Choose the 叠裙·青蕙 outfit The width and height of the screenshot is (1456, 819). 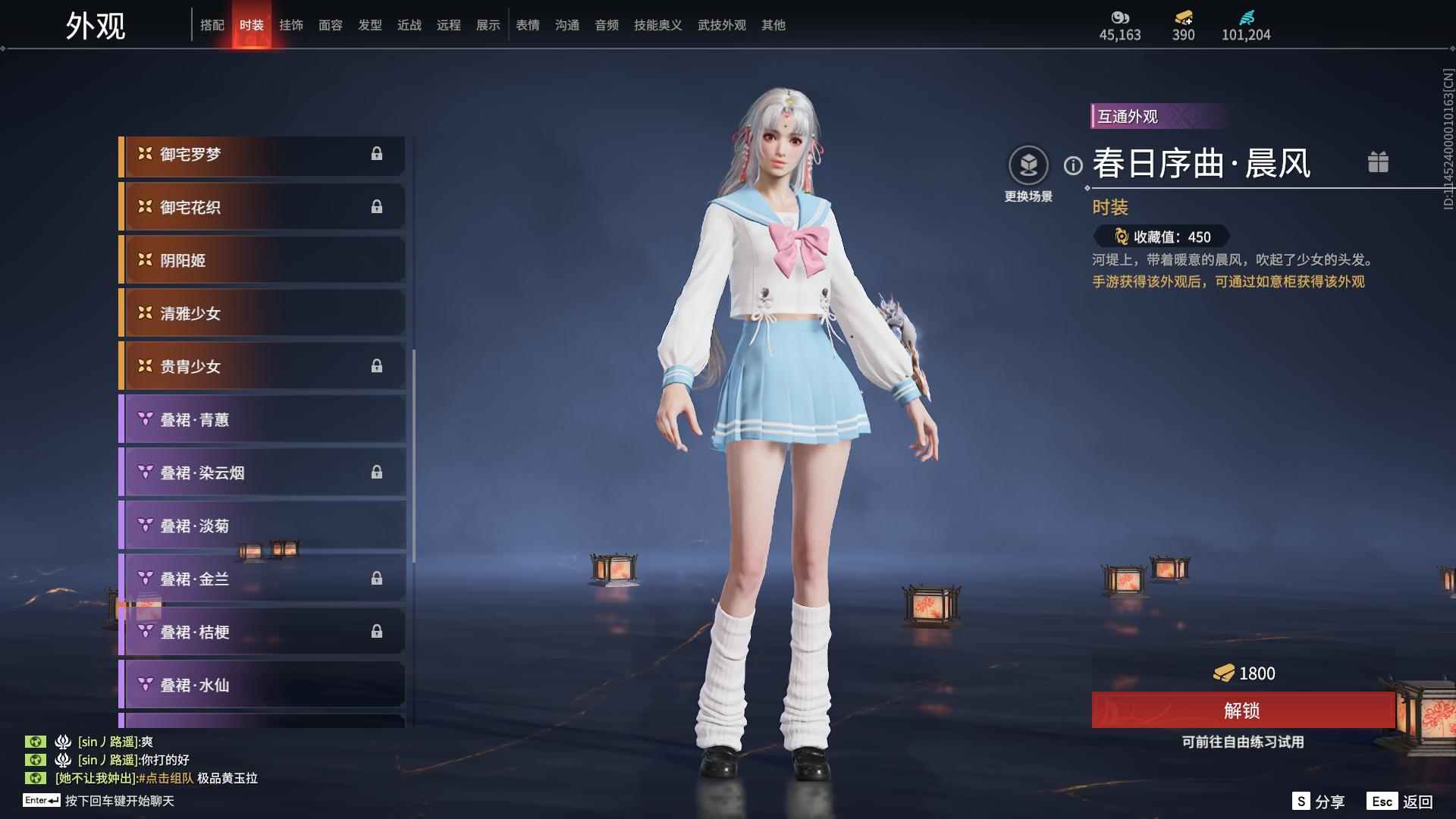pos(262,420)
